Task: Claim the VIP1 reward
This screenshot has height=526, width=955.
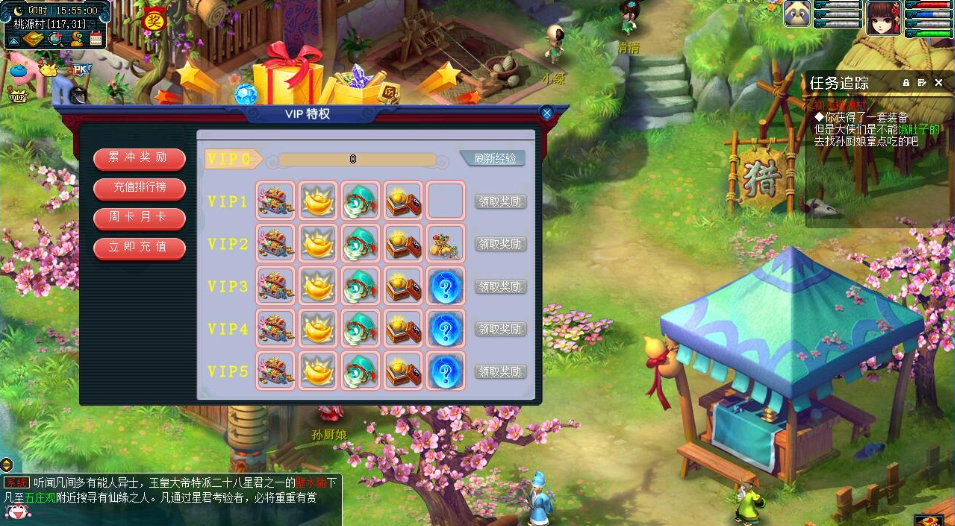Action: click(499, 201)
